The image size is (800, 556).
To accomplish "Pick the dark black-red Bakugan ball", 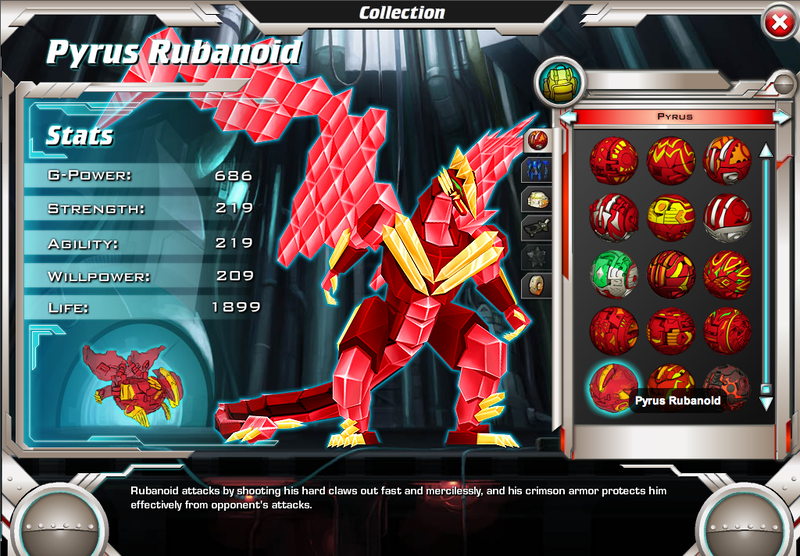I will coord(726,384).
